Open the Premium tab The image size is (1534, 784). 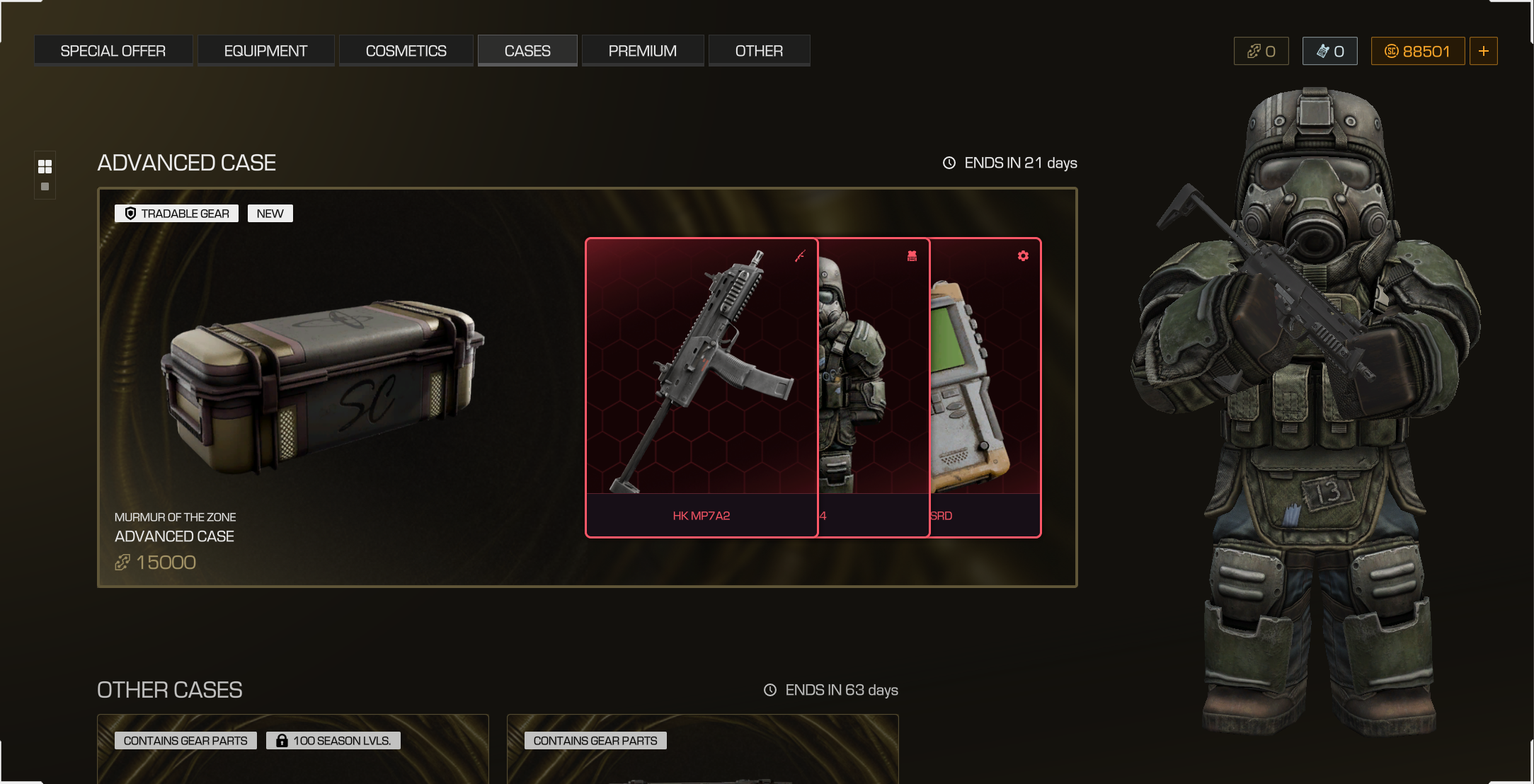tap(642, 51)
